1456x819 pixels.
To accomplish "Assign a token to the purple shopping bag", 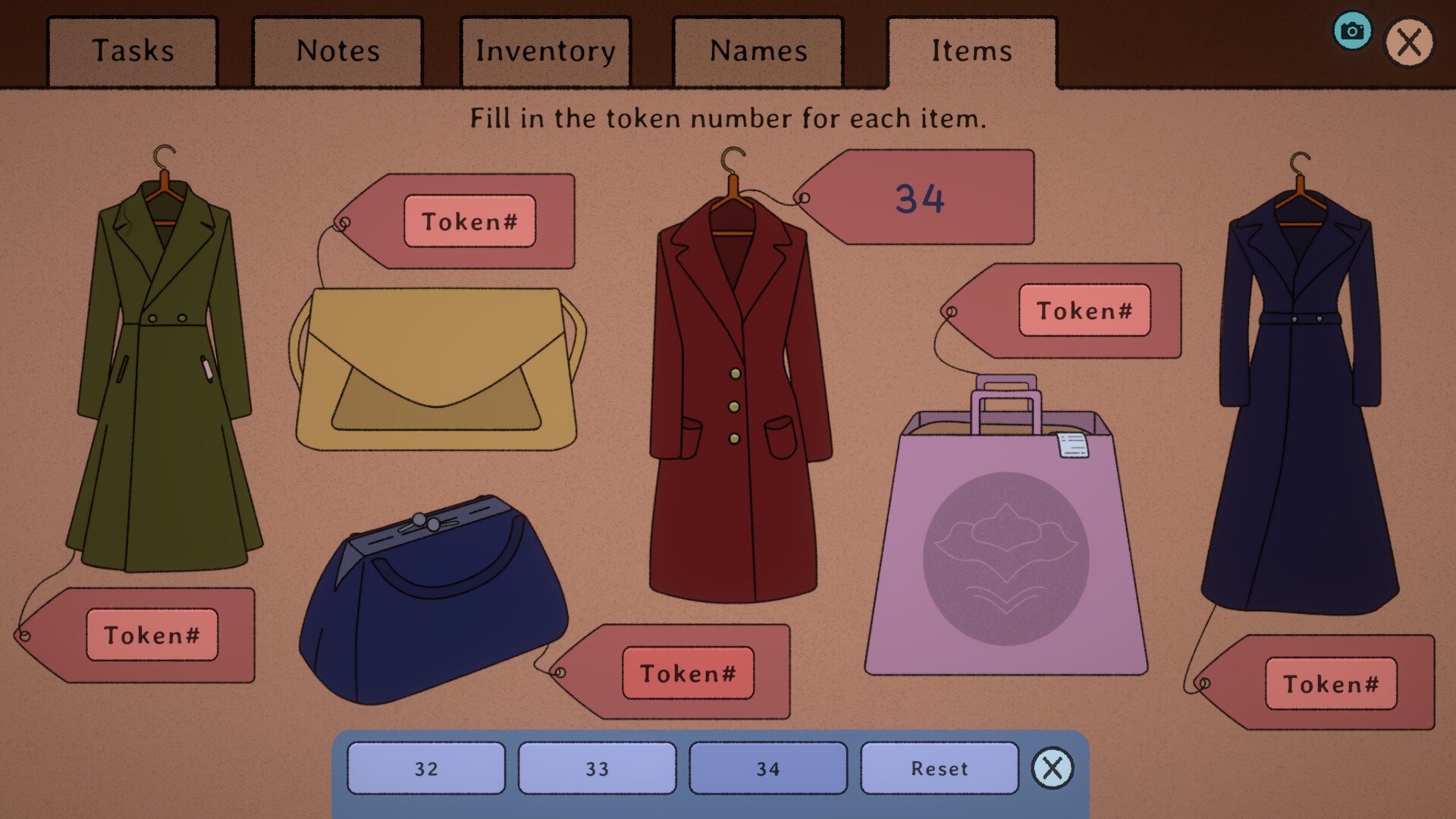I will [x=1084, y=310].
